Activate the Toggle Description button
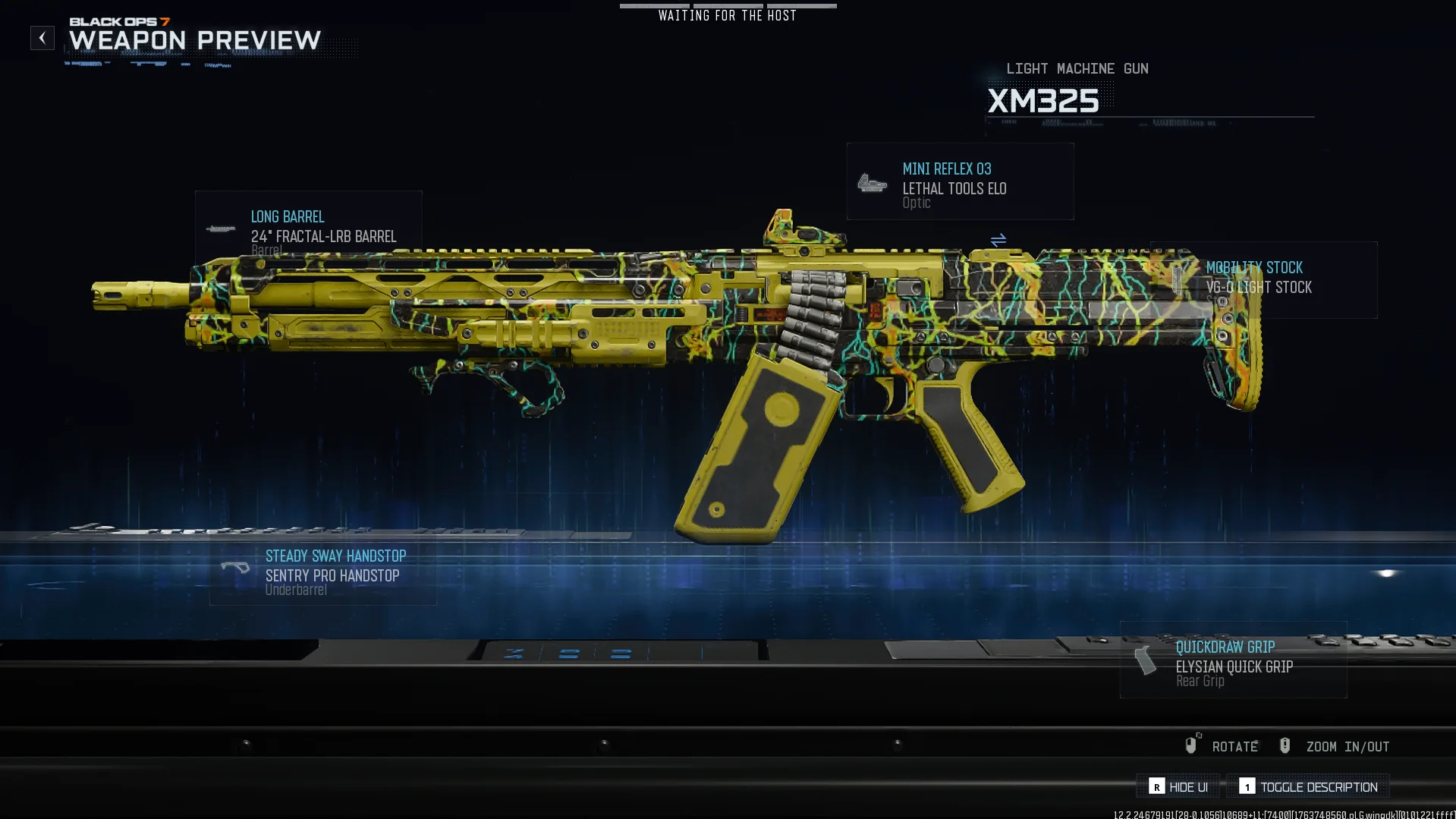 pos(1309,787)
